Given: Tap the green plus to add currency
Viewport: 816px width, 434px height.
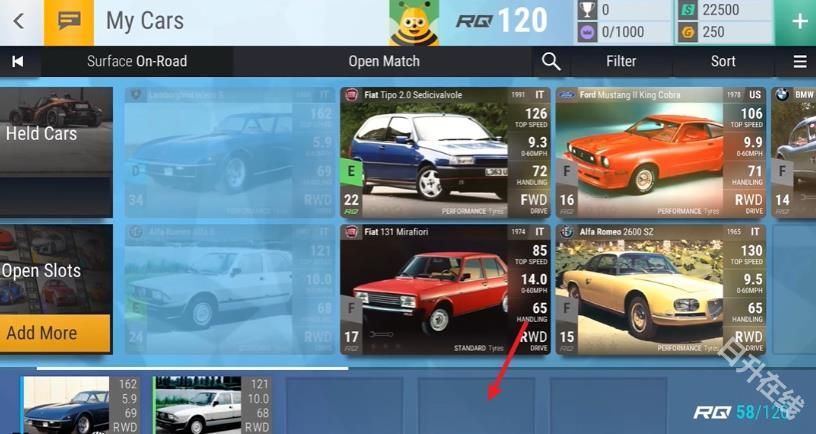Looking at the screenshot, I should (799, 21).
